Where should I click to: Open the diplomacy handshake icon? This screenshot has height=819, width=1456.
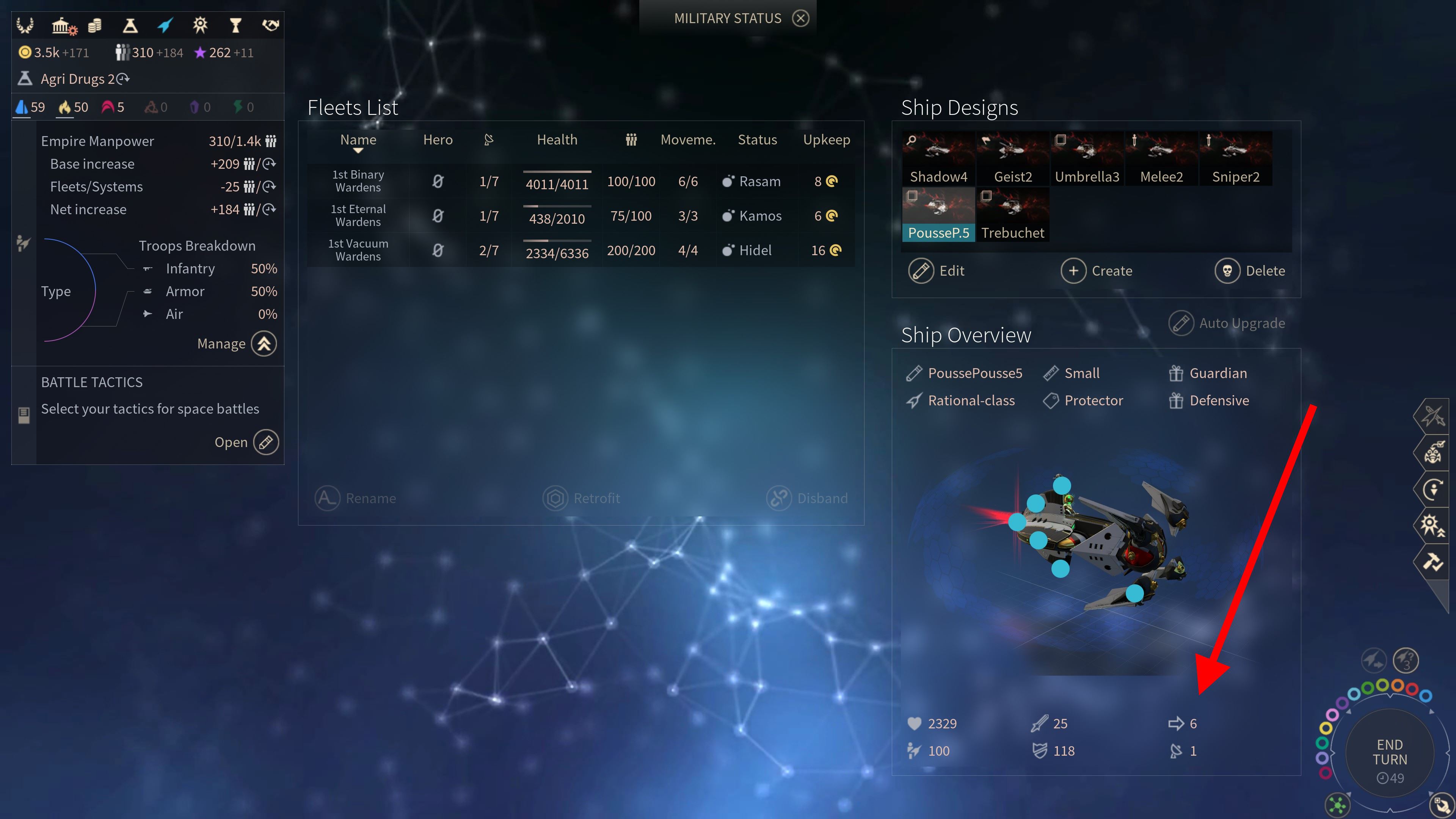[x=271, y=25]
